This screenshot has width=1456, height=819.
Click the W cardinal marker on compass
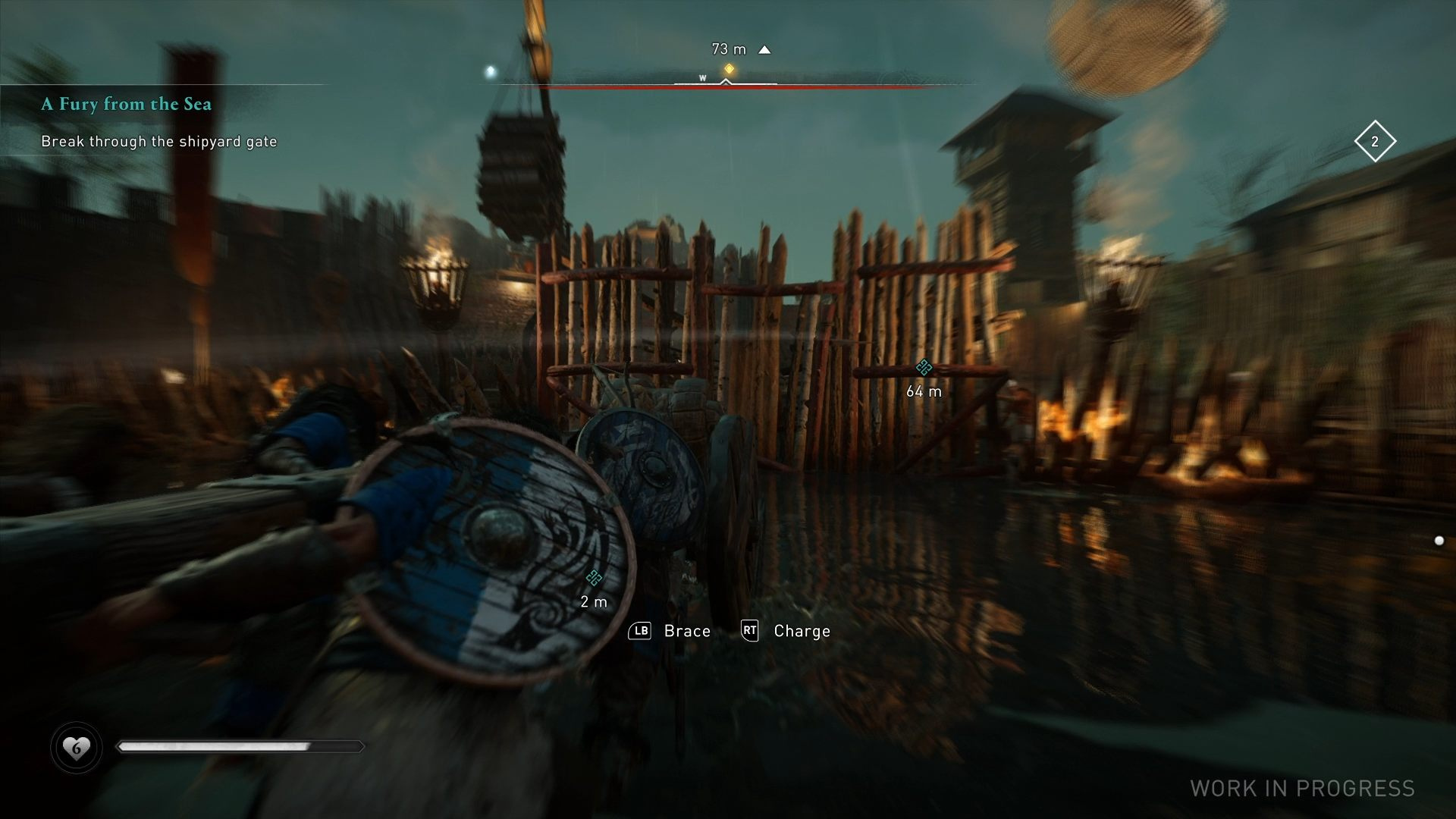coord(701,77)
